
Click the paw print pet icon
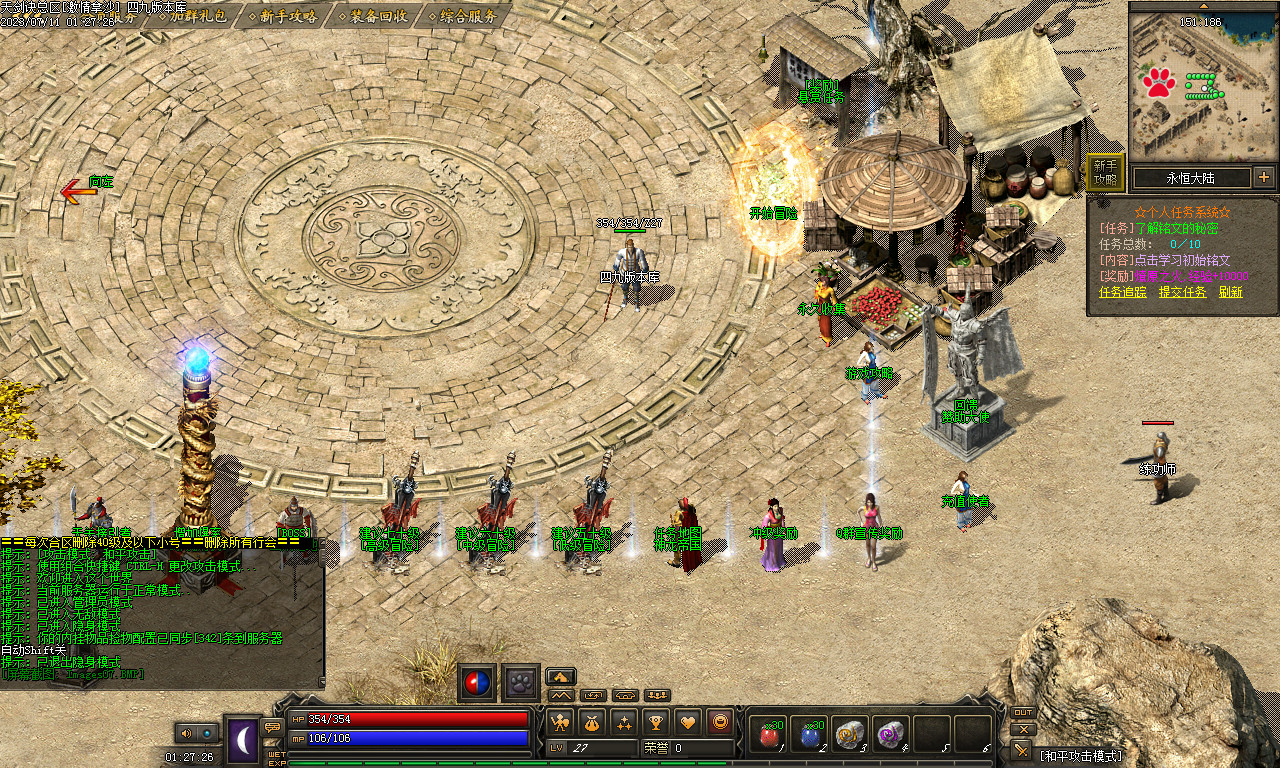pyautogui.click(x=521, y=683)
